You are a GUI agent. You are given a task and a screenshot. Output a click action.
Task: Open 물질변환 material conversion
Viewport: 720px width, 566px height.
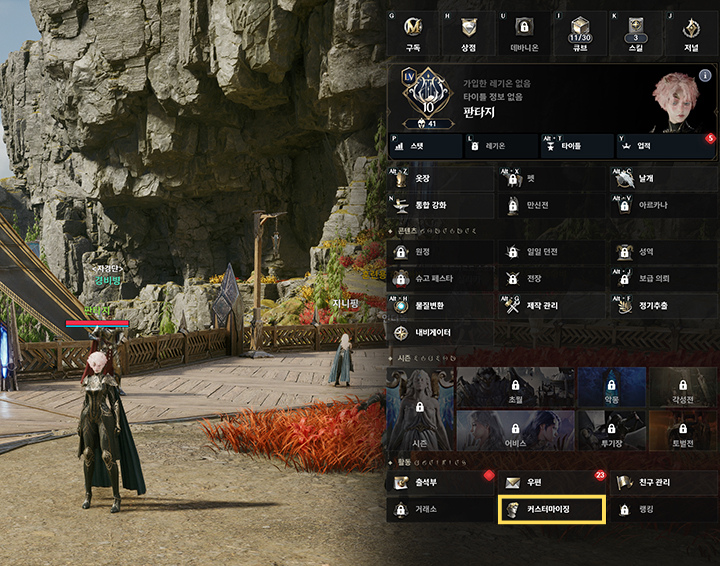(x=440, y=305)
